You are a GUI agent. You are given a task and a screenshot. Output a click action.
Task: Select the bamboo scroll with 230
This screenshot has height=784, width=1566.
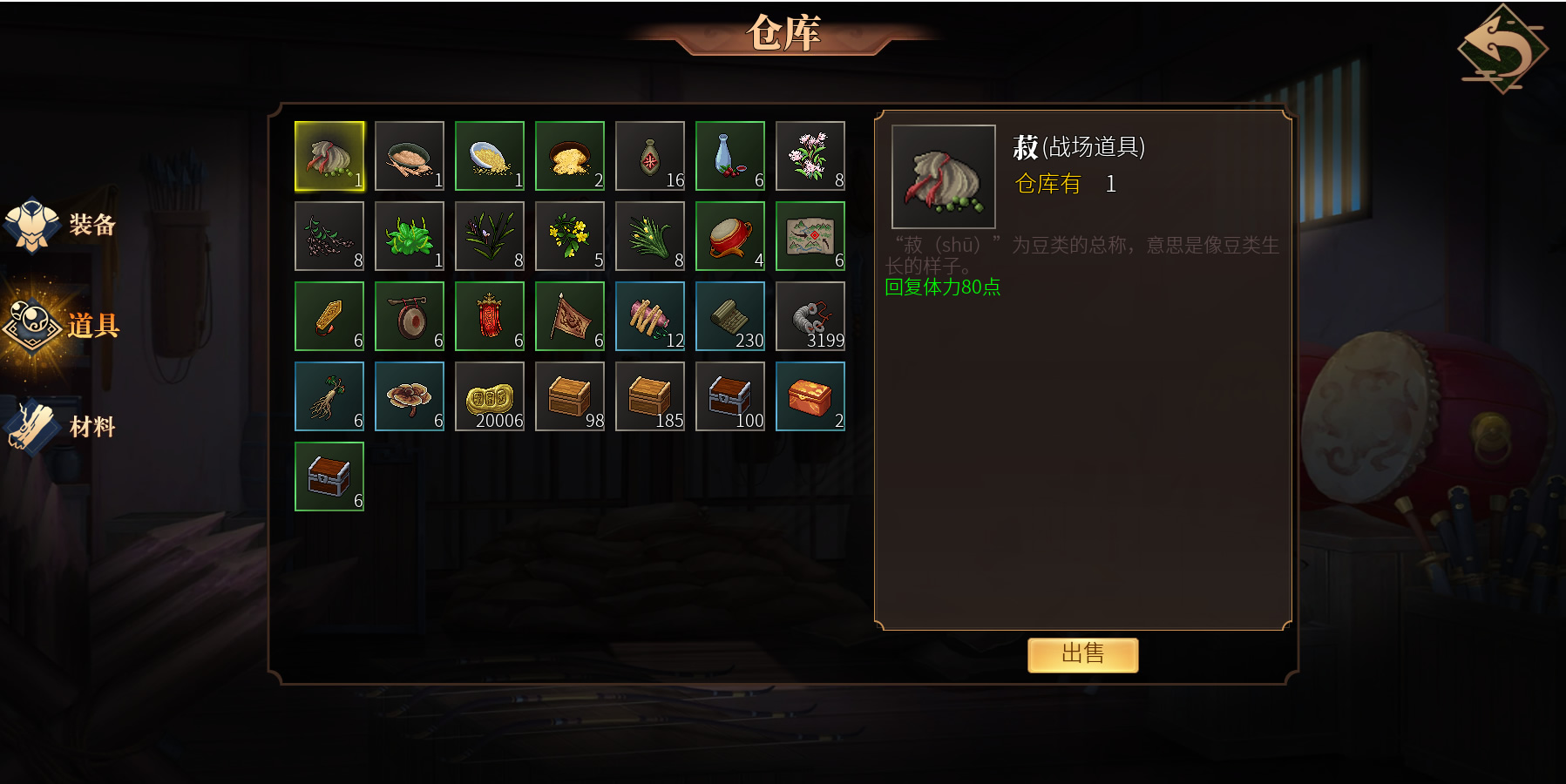(730, 316)
